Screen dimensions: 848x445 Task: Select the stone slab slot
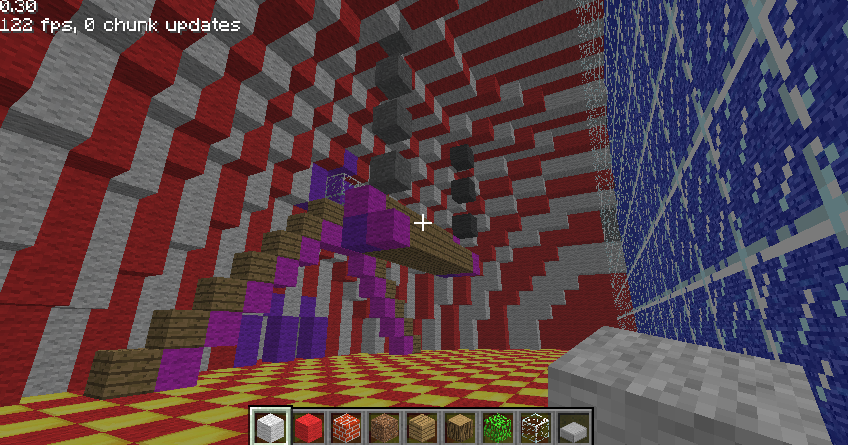[x=573, y=426]
